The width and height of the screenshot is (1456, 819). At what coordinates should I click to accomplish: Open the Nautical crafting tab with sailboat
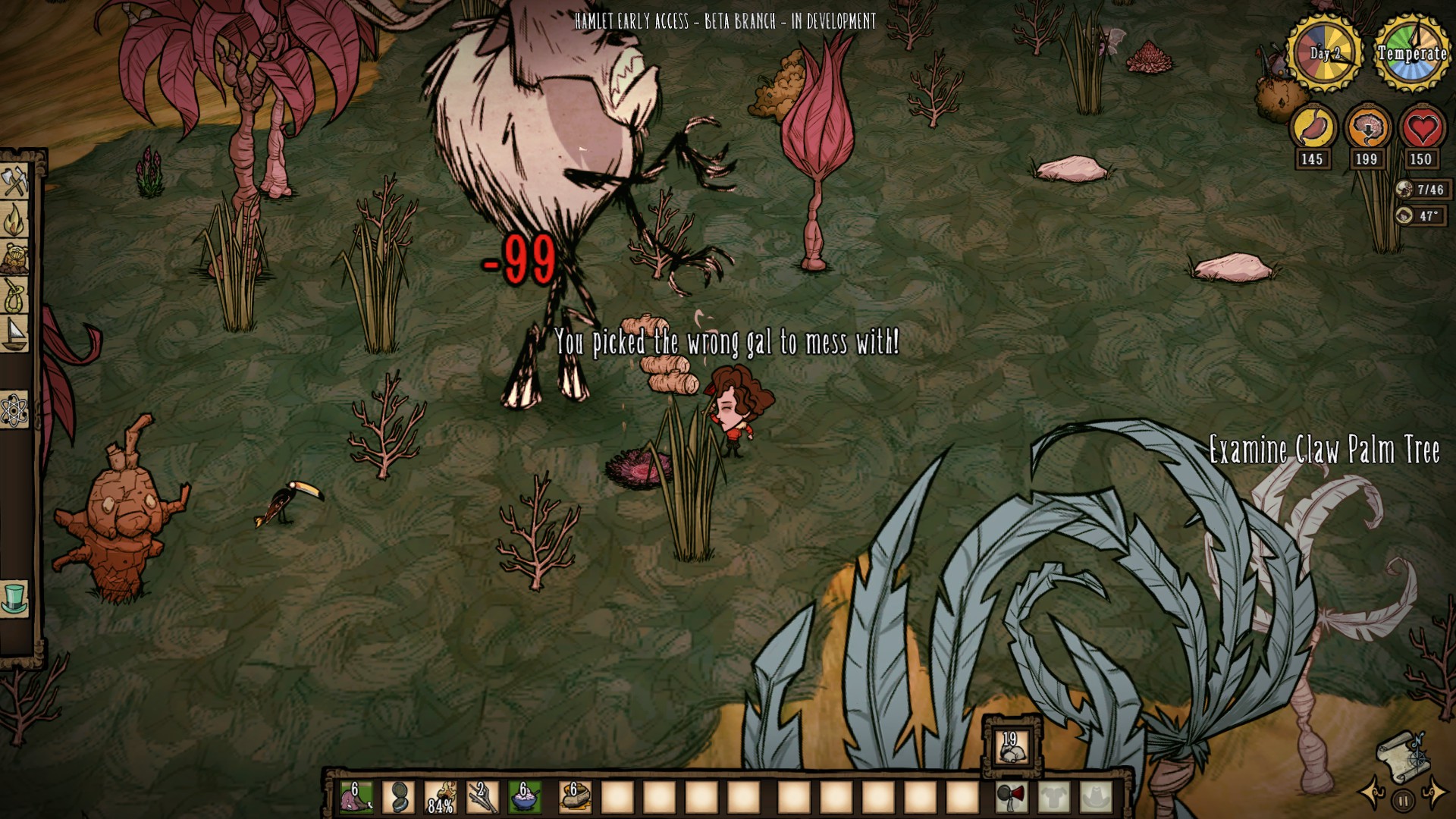pyautogui.click(x=14, y=334)
